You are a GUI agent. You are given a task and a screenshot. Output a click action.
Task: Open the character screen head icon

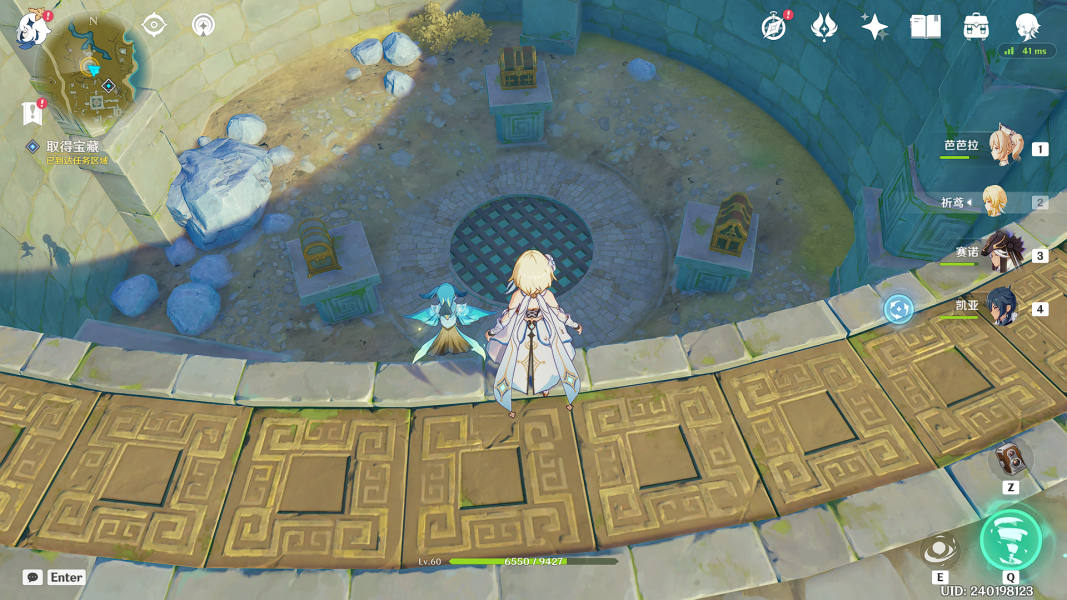click(x=1027, y=27)
